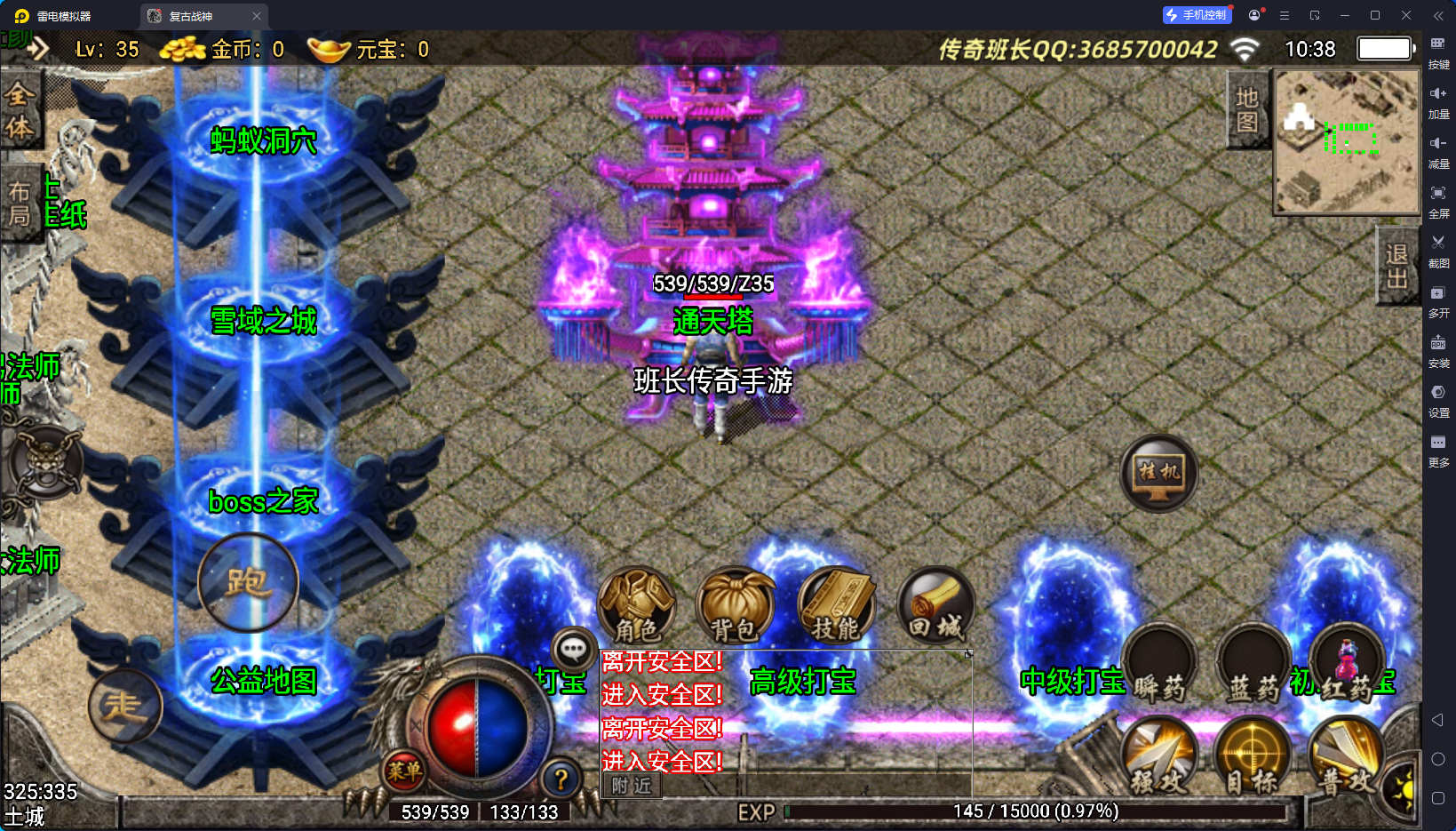Click the 退出 exit button
Image resolution: width=1456 pixels, height=831 pixels.
tap(1396, 266)
